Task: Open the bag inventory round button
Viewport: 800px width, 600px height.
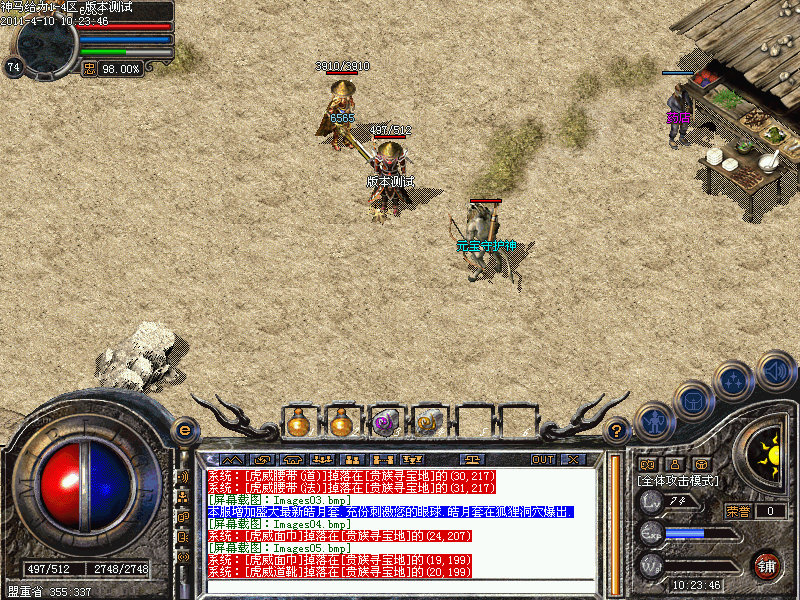Action: pyautogui.click(x=694, y=401)
